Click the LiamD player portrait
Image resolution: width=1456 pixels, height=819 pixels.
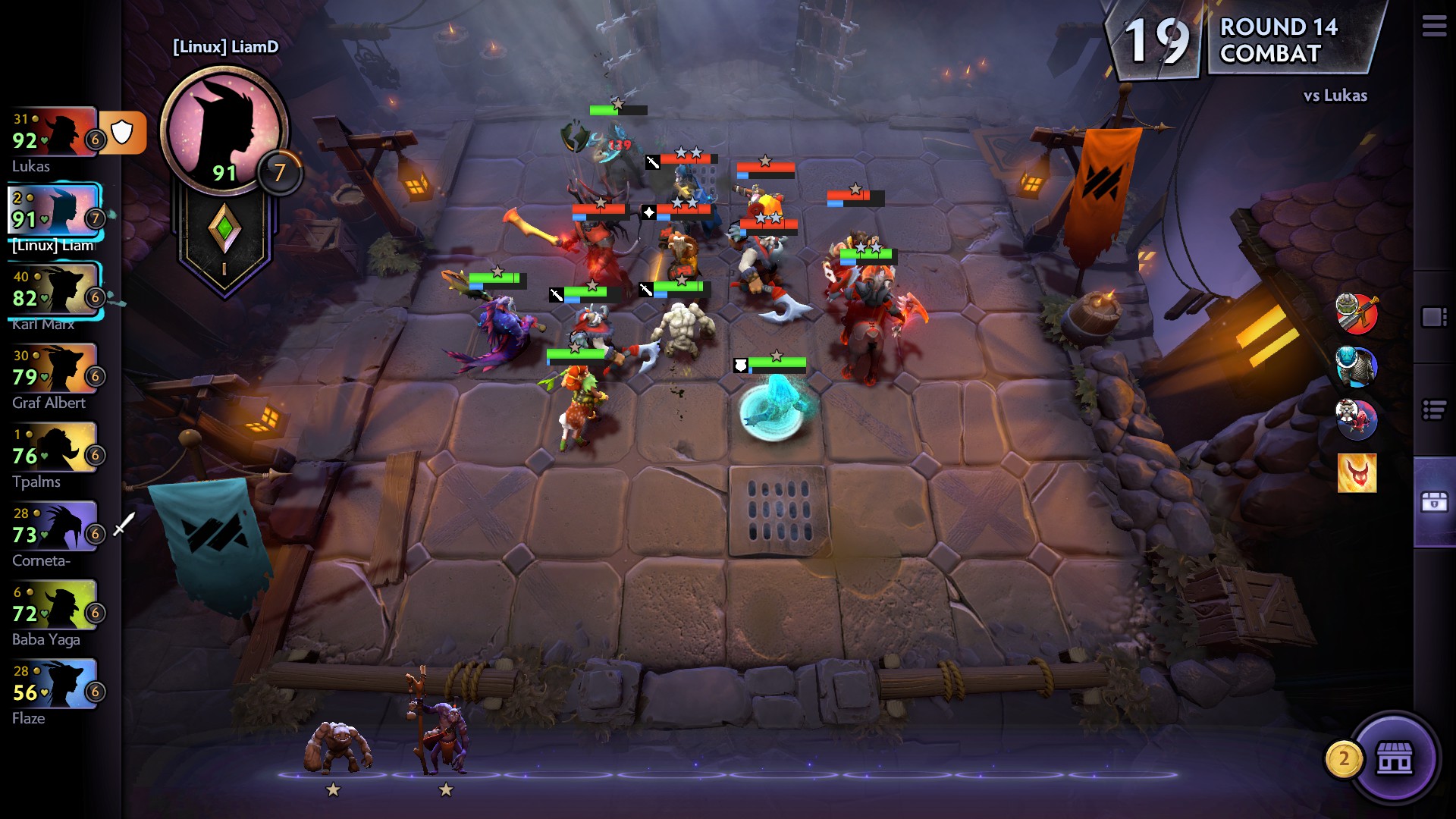[223, 130]
